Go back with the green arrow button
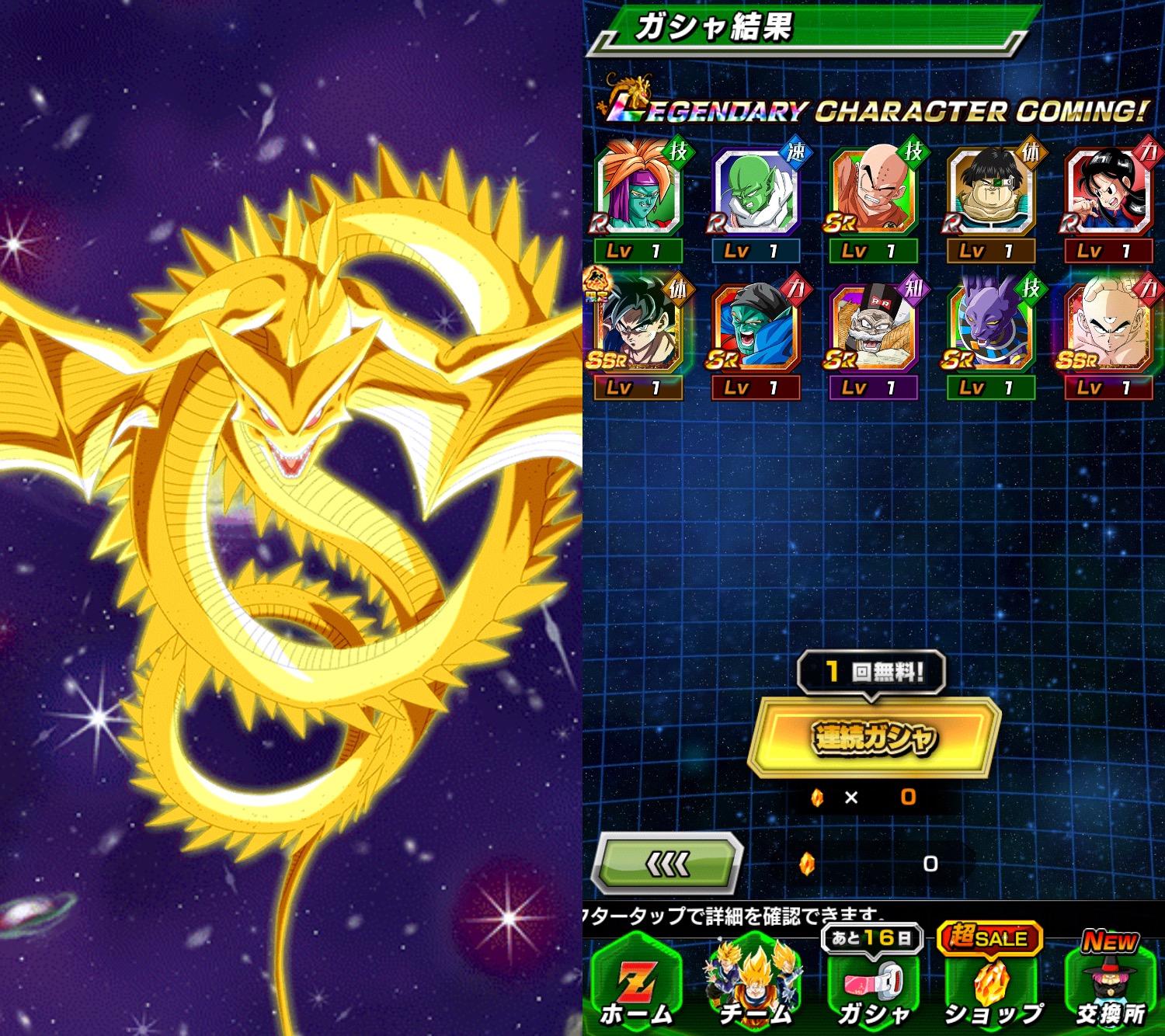Screen dimensions: 1165x1036 click(667, 863)
